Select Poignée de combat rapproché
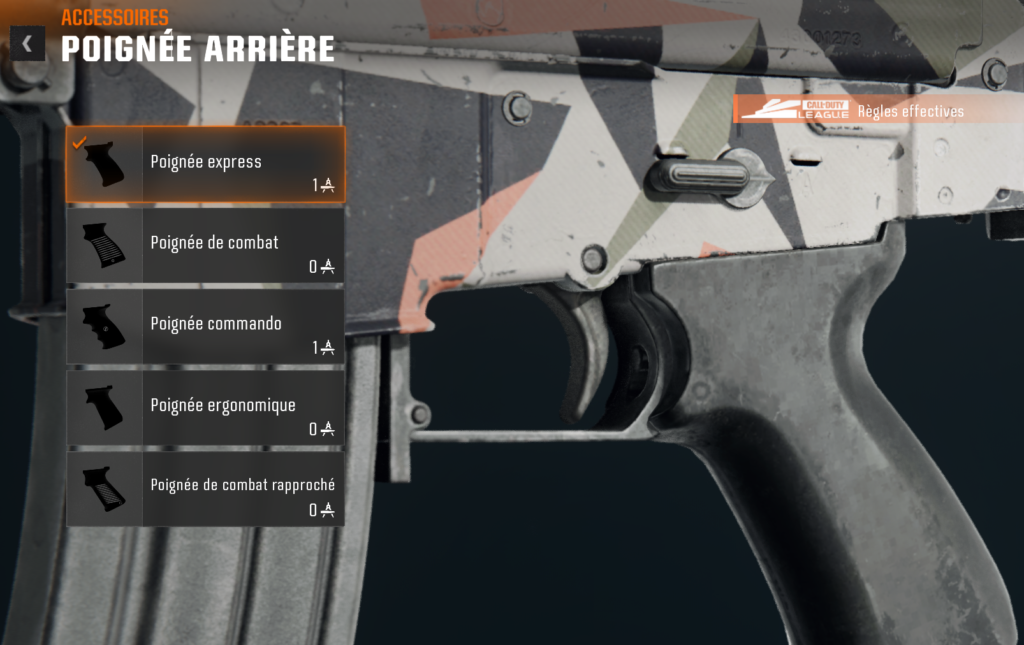Viewport: 1024px width, 645px height. [x=206, y=488]
